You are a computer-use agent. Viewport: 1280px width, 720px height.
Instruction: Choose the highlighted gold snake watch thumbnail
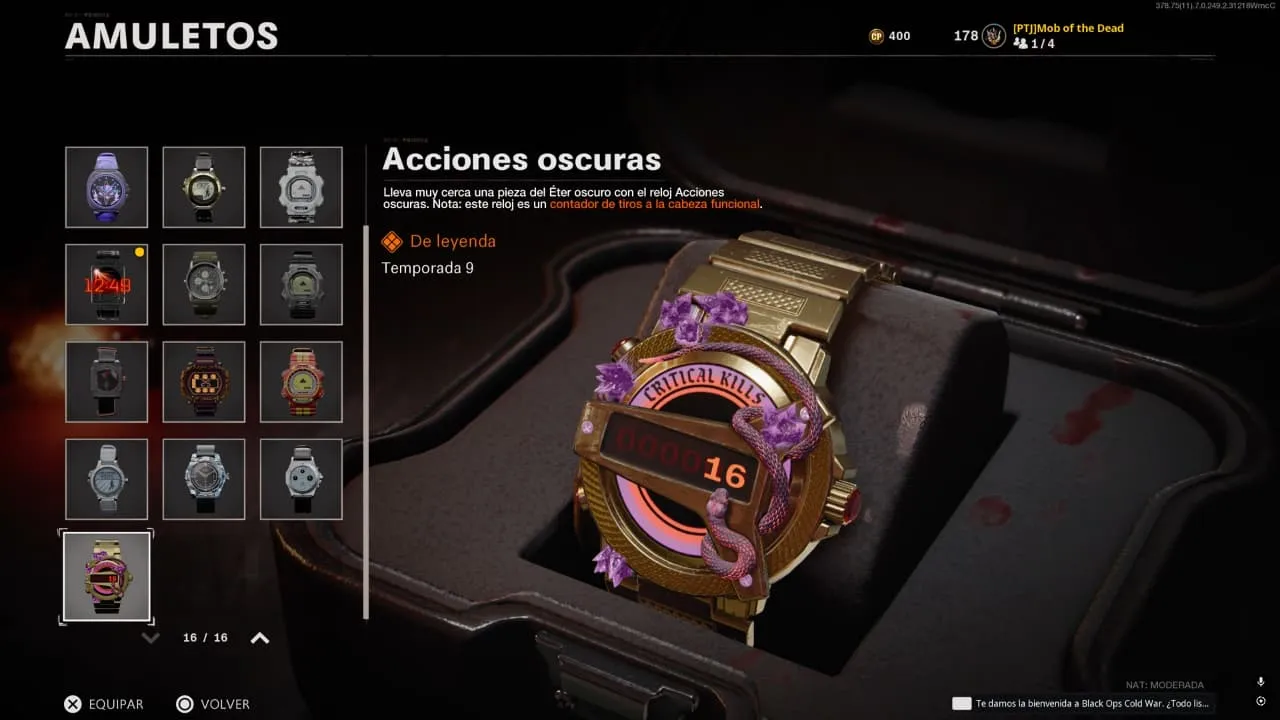coord(106,576)
